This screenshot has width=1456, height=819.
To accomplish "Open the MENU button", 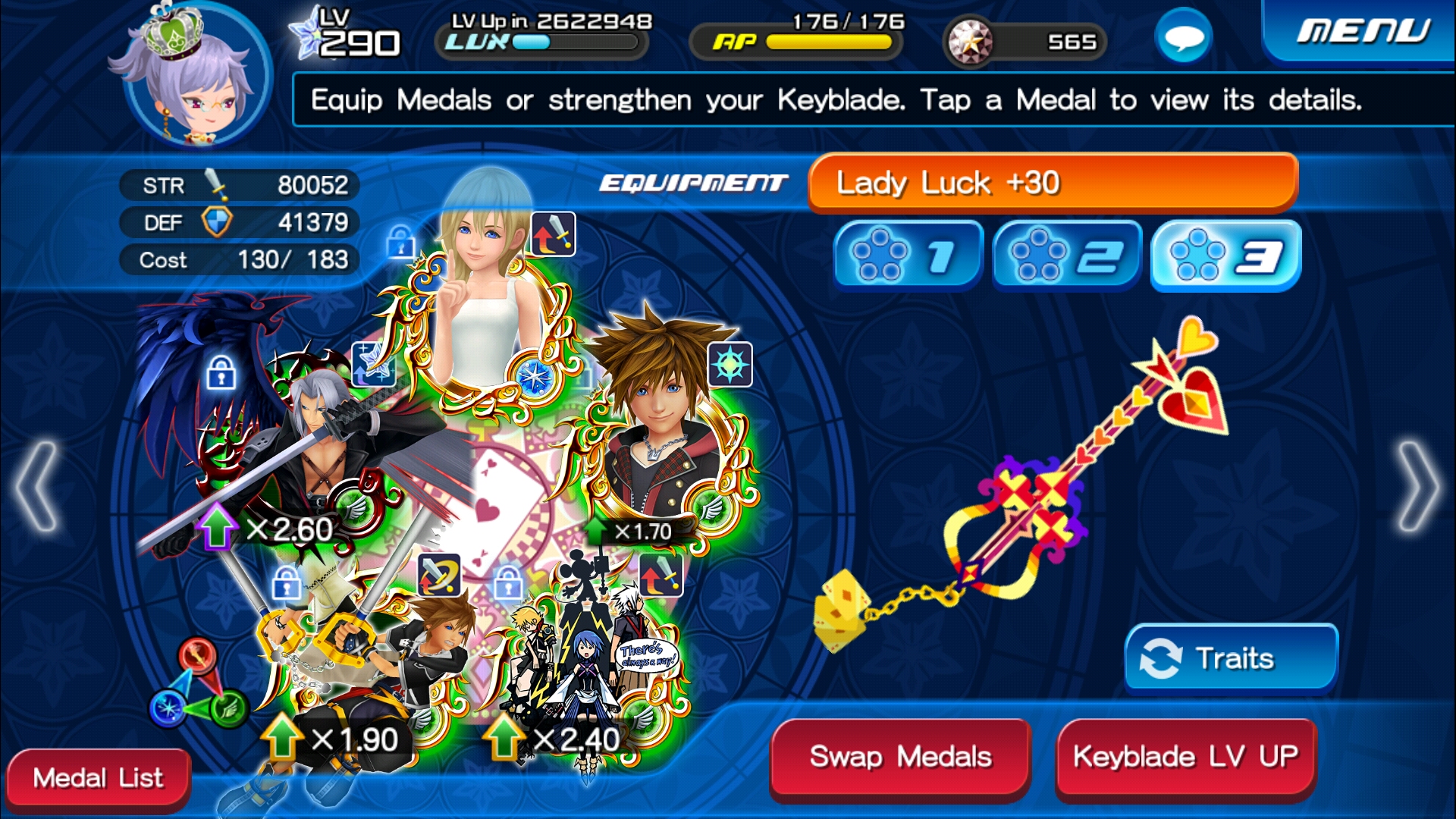I will click(x=1362, y=32).
